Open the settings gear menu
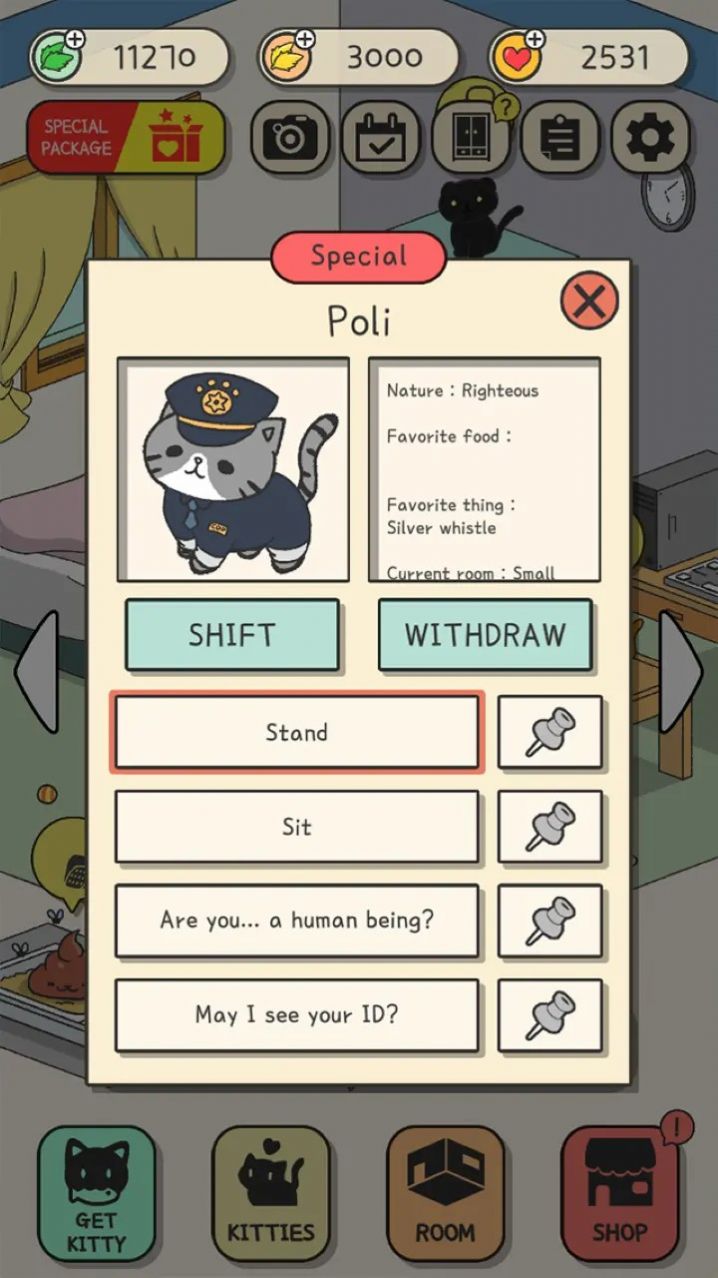This screenshot has width=718, height=1278. tap(650, 138)
